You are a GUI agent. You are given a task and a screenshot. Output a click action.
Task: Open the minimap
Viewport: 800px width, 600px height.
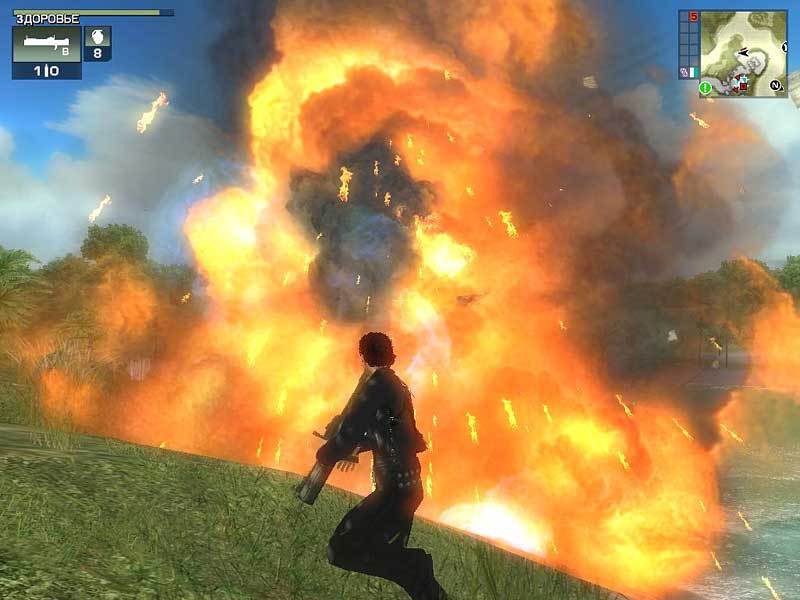744,53
